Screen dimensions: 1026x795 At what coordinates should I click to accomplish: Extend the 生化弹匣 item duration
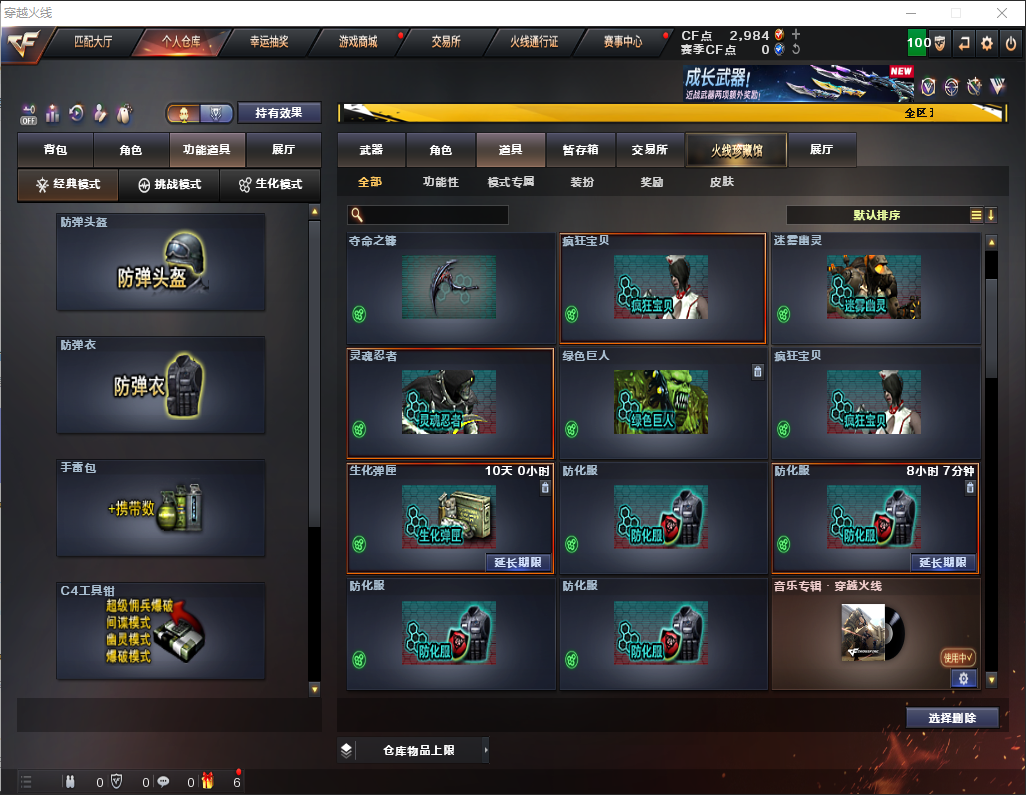click(x=518, y=562)
